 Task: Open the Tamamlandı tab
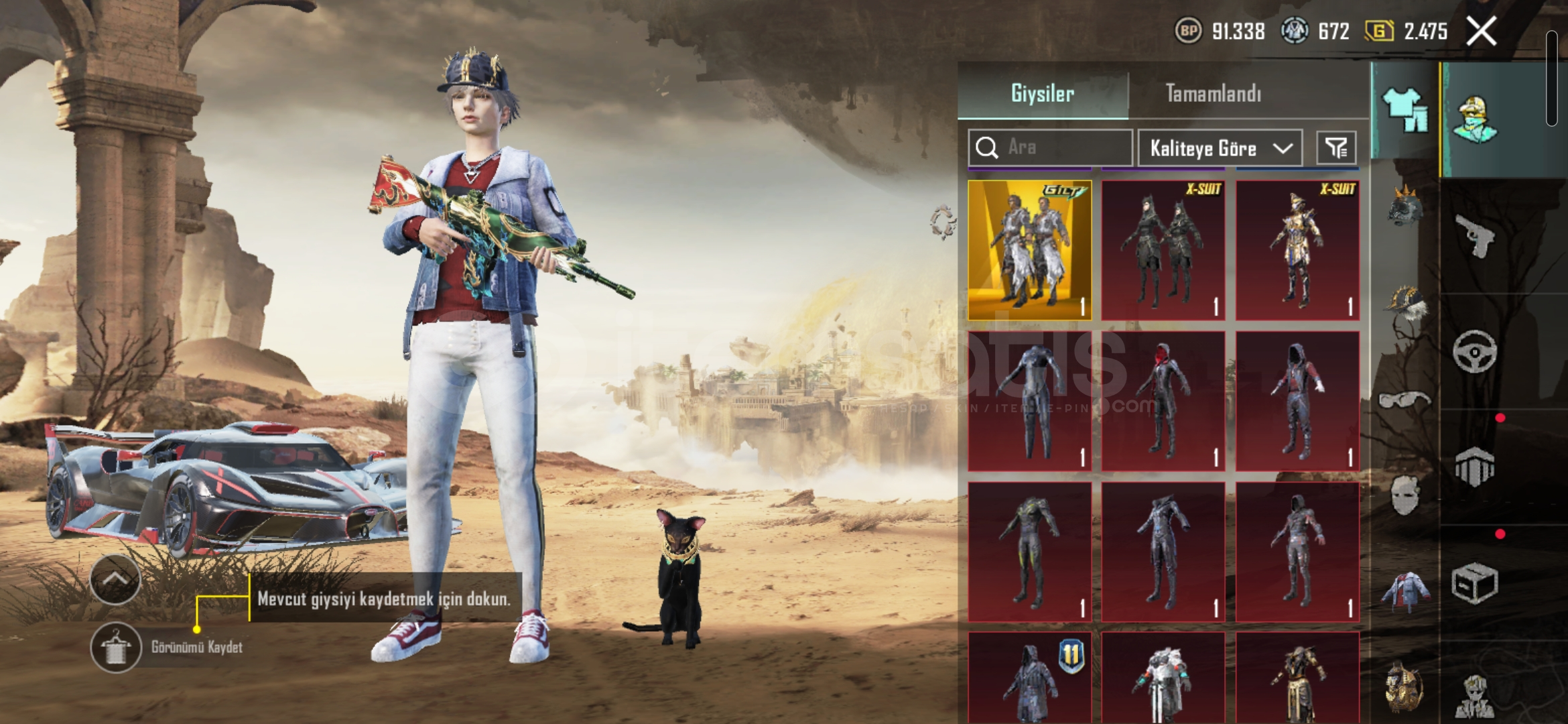coord(1213,93)
